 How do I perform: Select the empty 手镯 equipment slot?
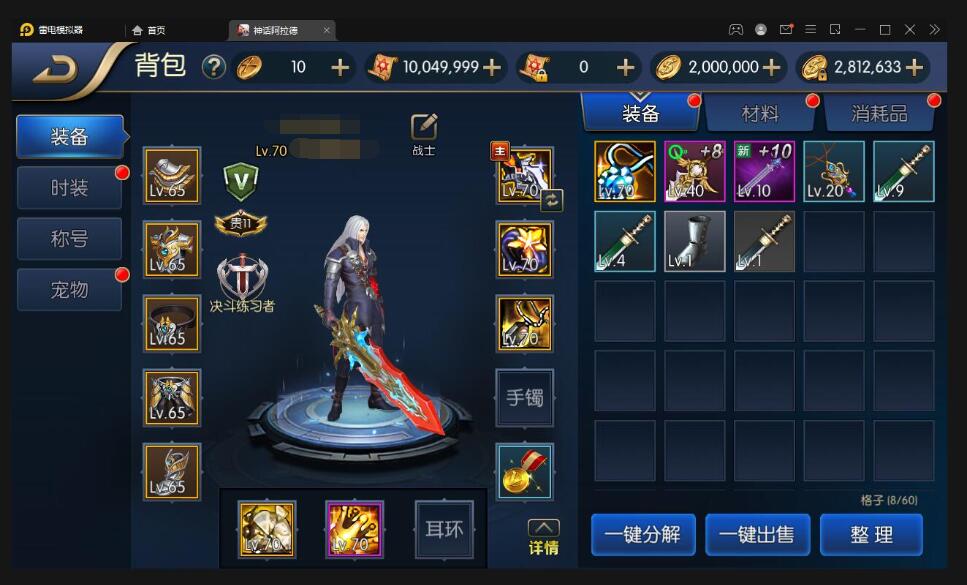(524, 398)
